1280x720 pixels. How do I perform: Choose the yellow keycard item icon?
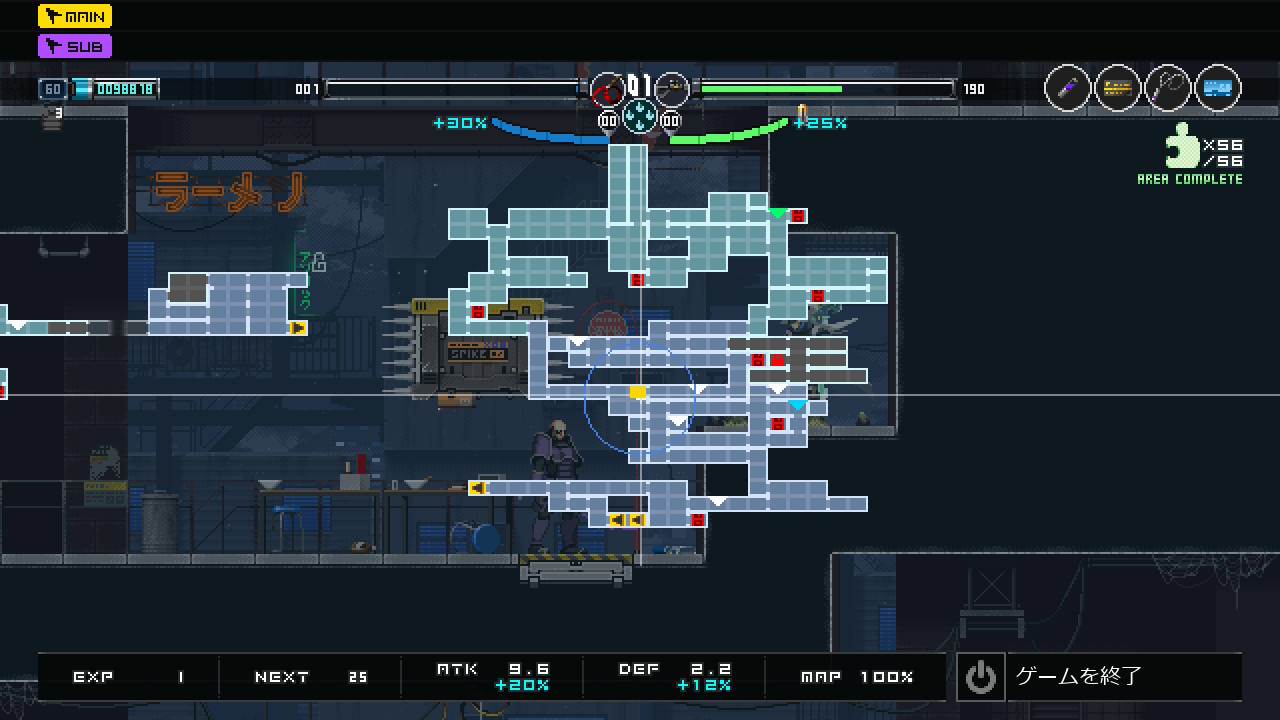pos(1118,89)
